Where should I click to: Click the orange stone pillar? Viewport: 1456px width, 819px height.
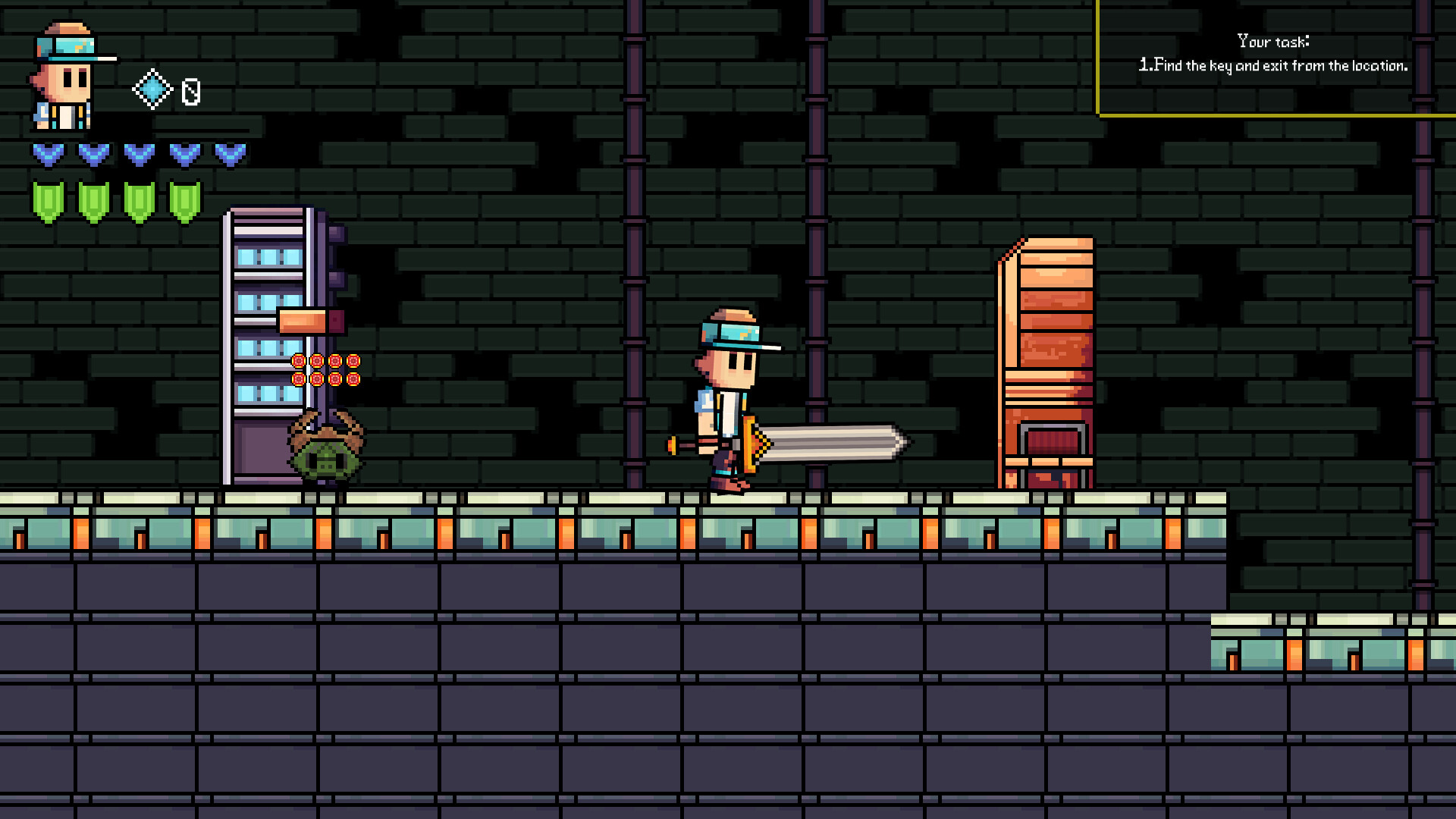(x=1046, y=356)
